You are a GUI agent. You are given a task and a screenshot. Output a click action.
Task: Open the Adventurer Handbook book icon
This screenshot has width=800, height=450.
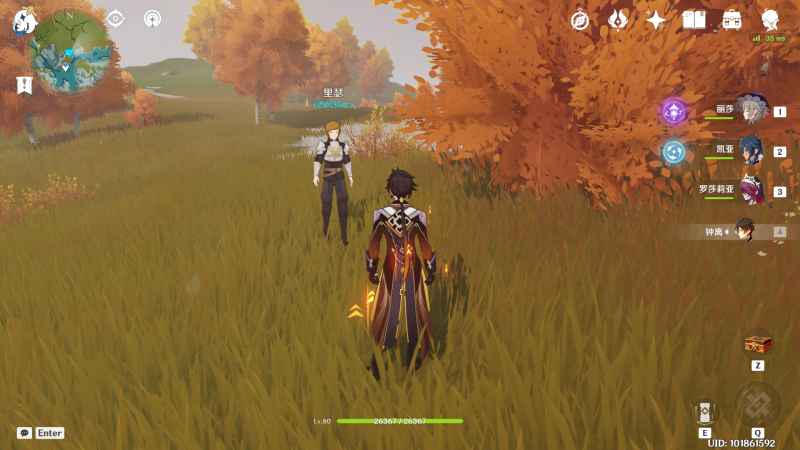click(x=694, y=19)
